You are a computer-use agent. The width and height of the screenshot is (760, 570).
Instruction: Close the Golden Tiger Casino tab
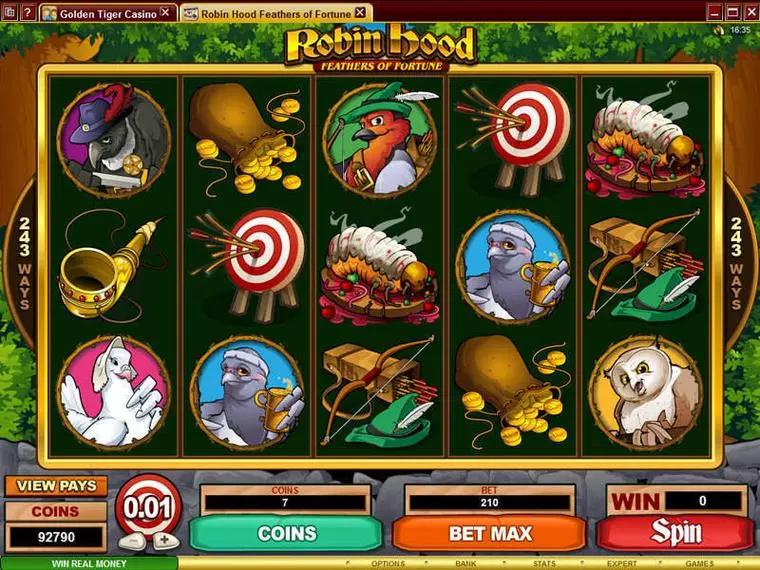[x=165, y=13]
